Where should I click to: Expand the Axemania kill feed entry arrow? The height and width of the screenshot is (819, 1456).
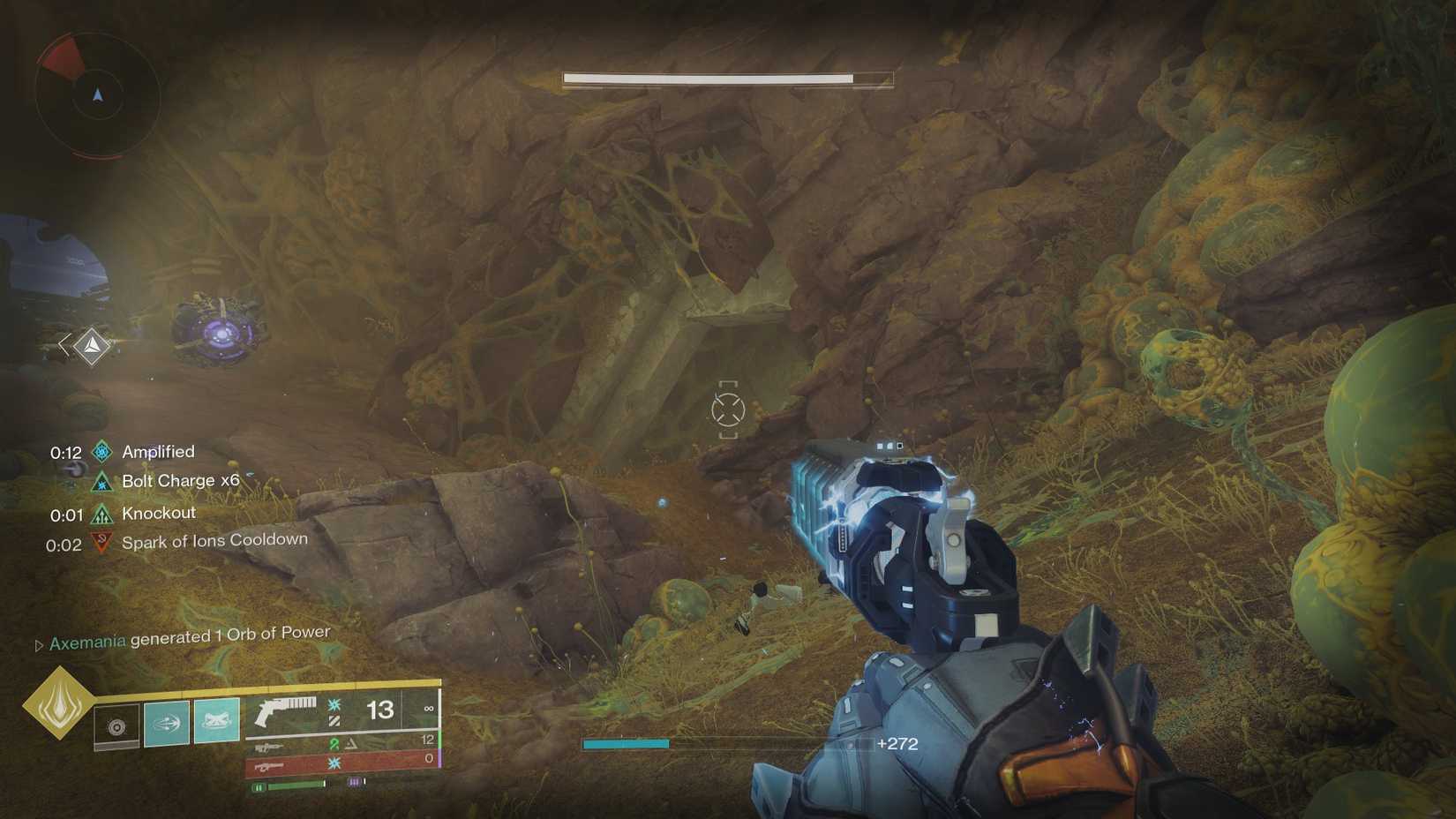(x=39, y=642)
